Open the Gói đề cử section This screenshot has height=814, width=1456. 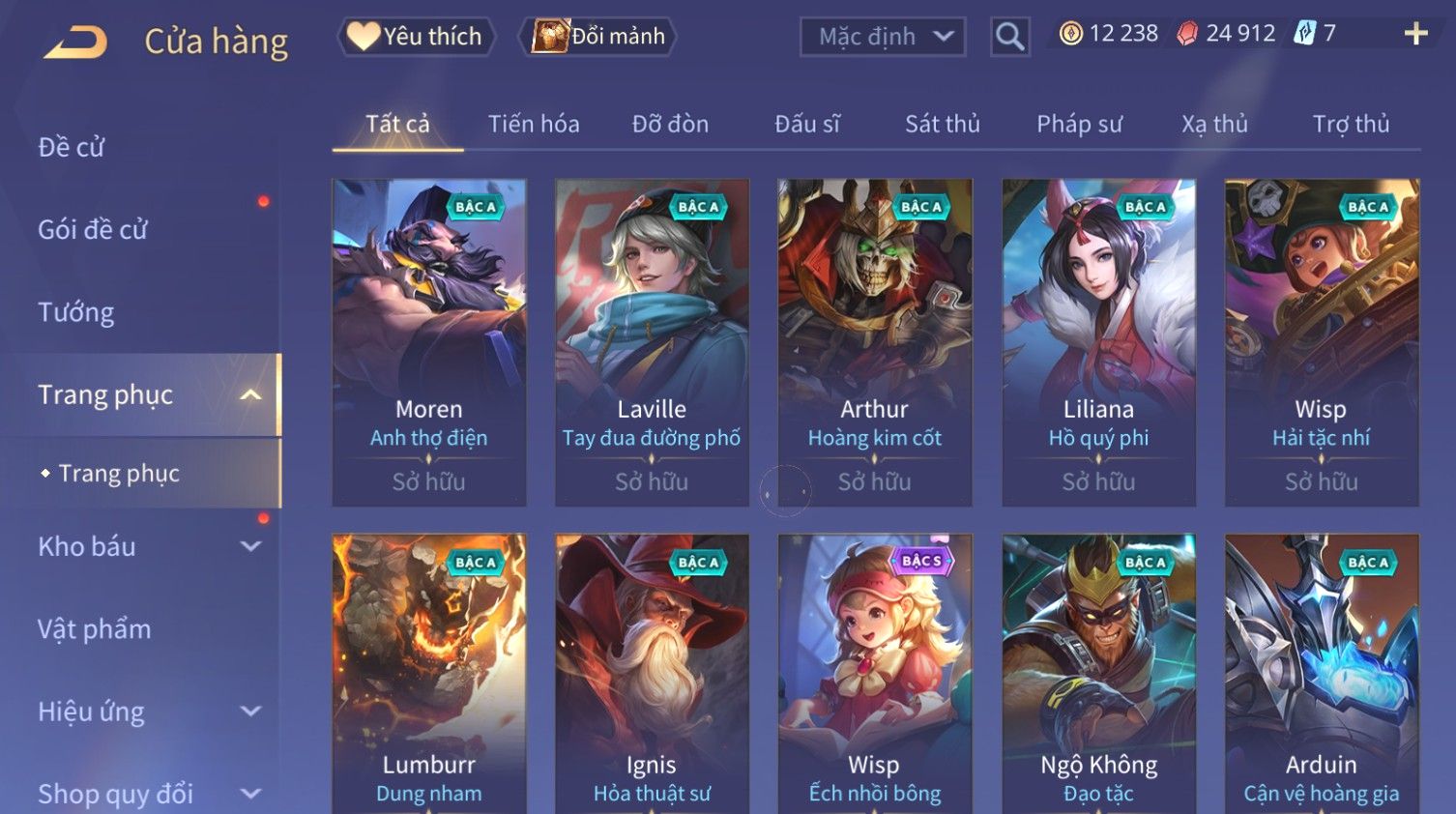93,229
